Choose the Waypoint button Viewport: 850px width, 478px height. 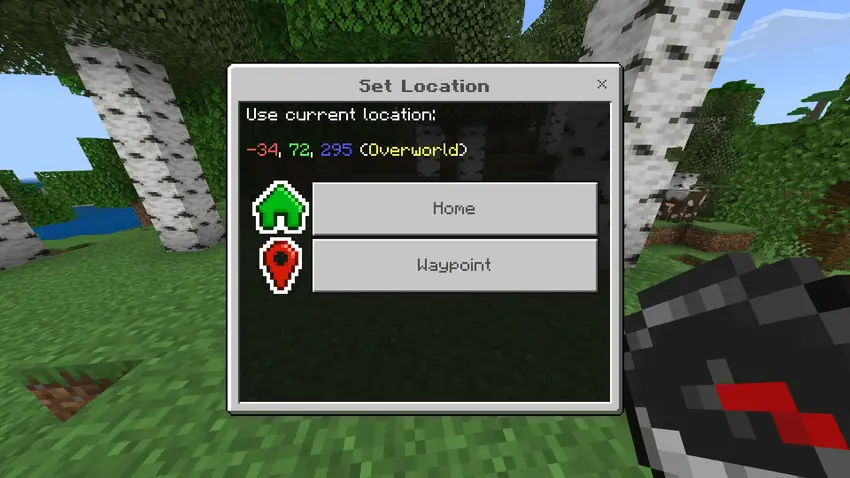tap(454, 266)
